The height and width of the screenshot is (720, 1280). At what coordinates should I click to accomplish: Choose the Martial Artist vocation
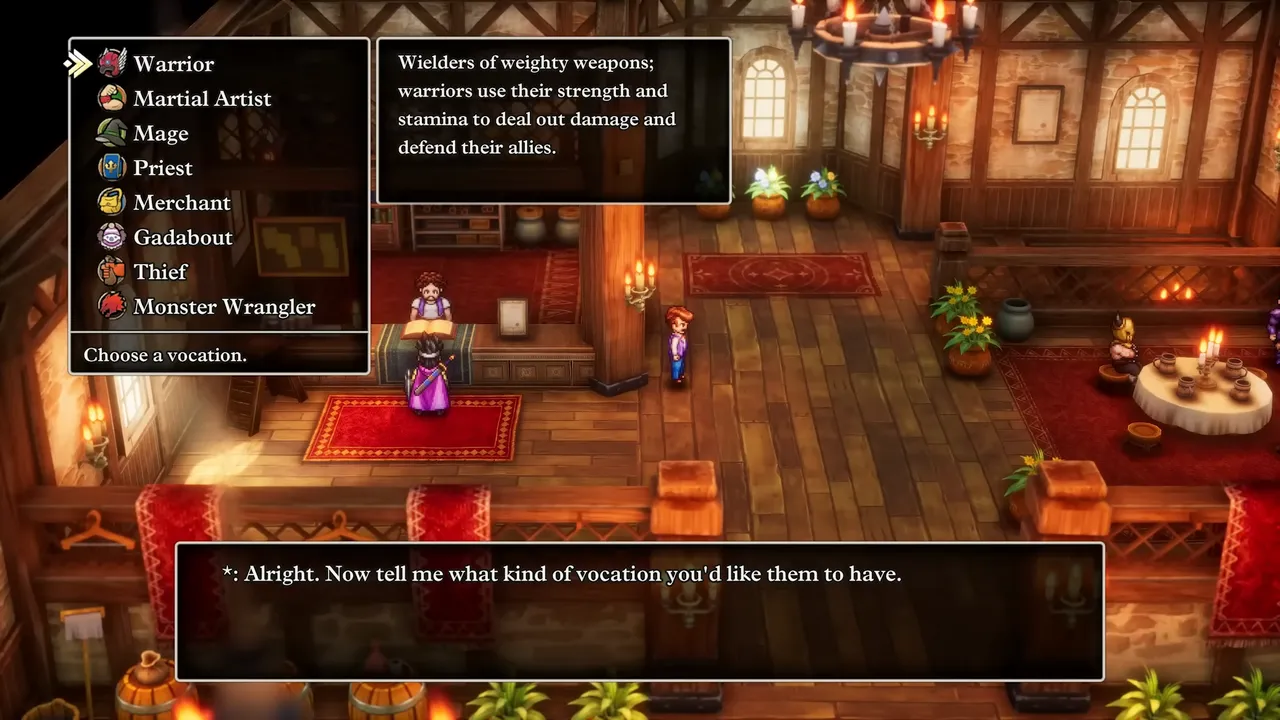pos(201,98)
